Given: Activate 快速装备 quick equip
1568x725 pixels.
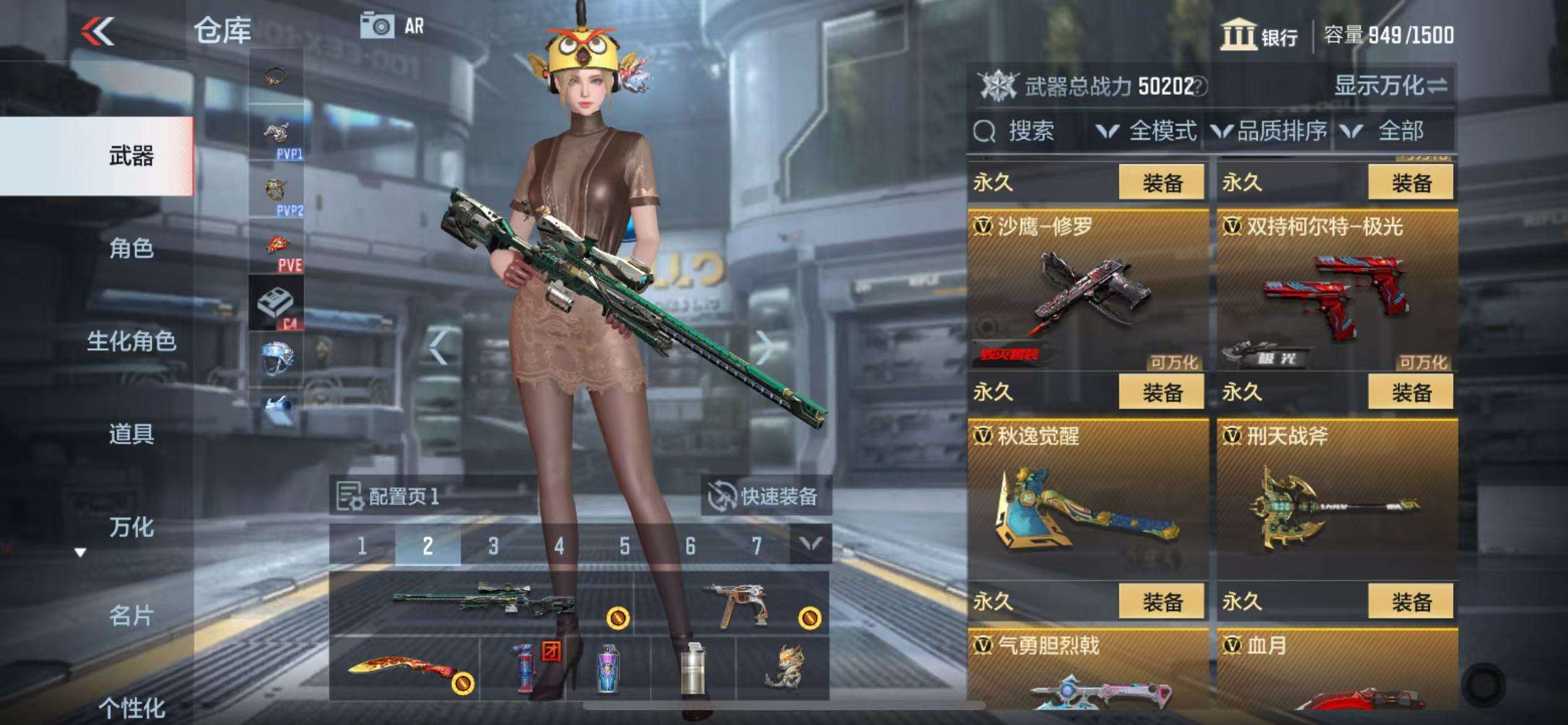Looking at the screenshot, I should coord(765,496).
